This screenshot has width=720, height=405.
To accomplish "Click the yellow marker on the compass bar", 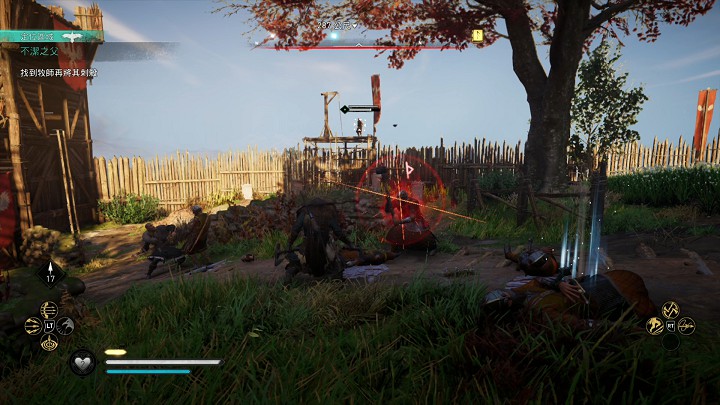I will click(478, 36).
